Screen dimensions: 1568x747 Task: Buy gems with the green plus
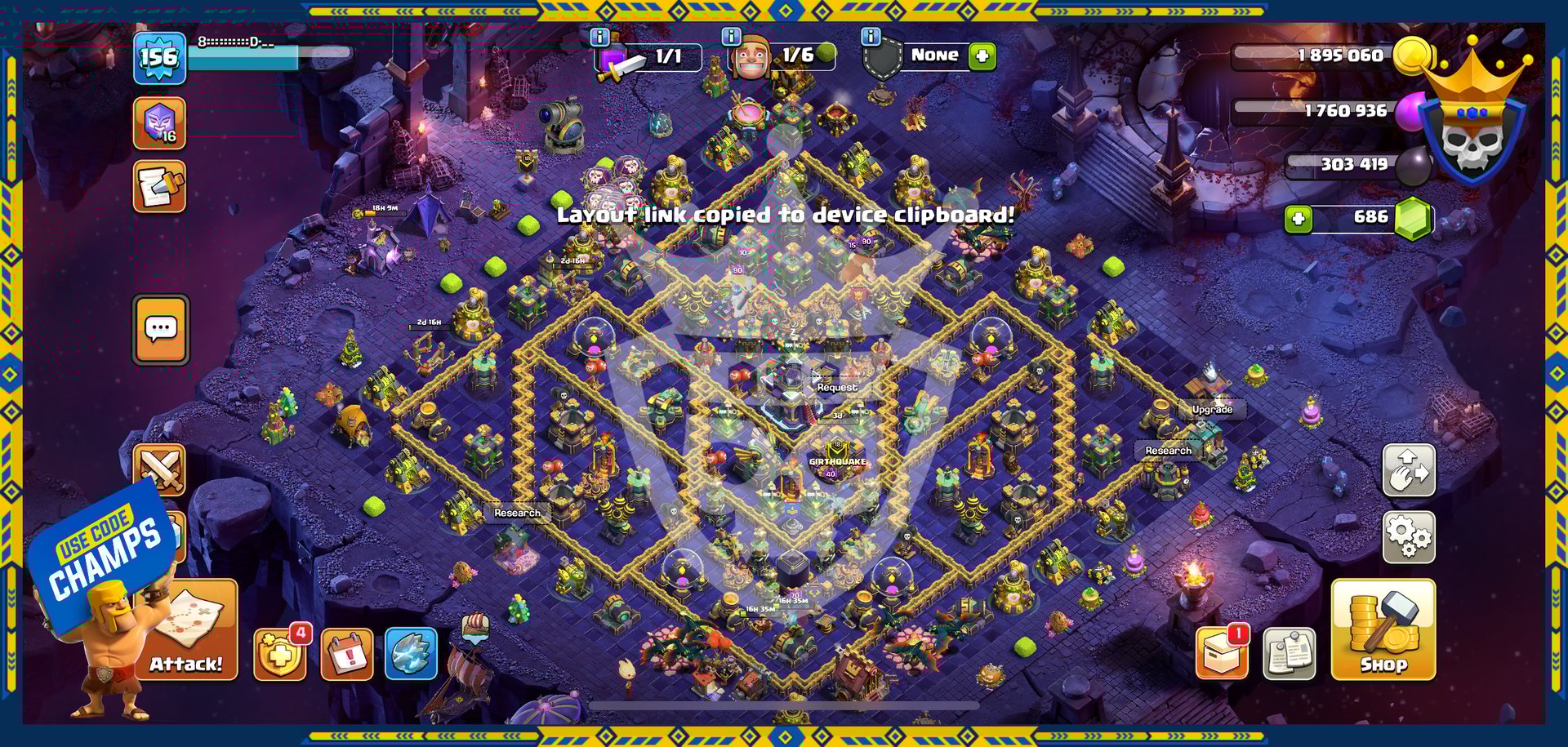tap(1298, 219)
